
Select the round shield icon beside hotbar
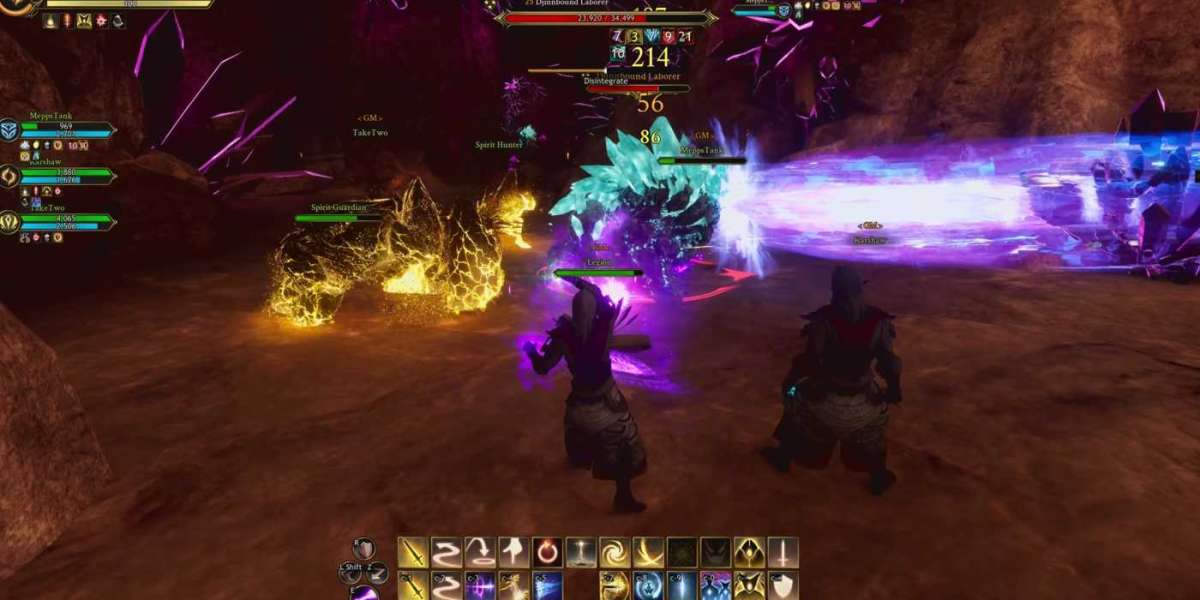365,549
